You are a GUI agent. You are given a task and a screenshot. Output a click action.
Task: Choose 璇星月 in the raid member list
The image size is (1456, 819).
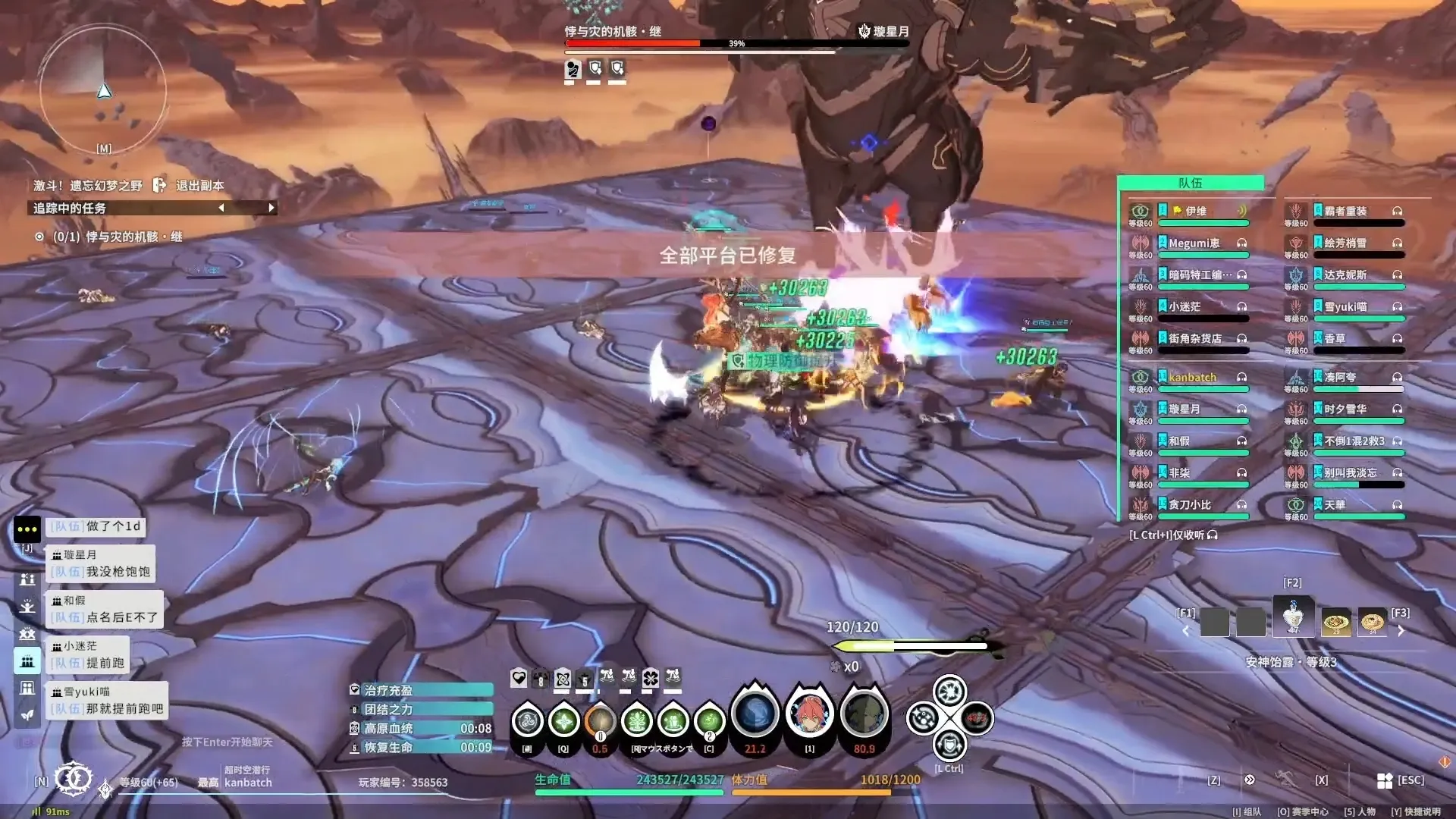[1185, 409]
